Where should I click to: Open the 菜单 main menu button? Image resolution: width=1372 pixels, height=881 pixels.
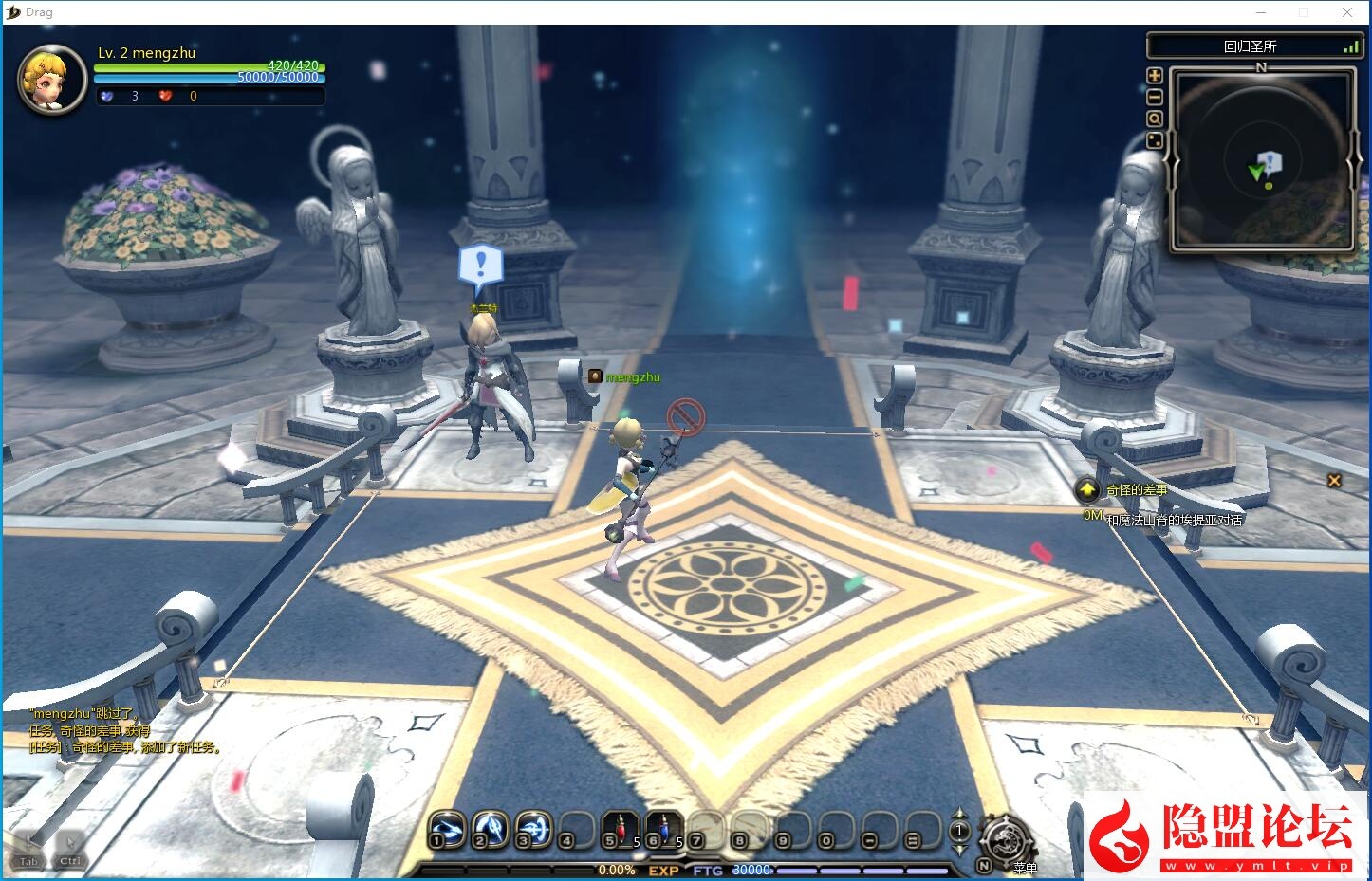[x=1008, y=840]
